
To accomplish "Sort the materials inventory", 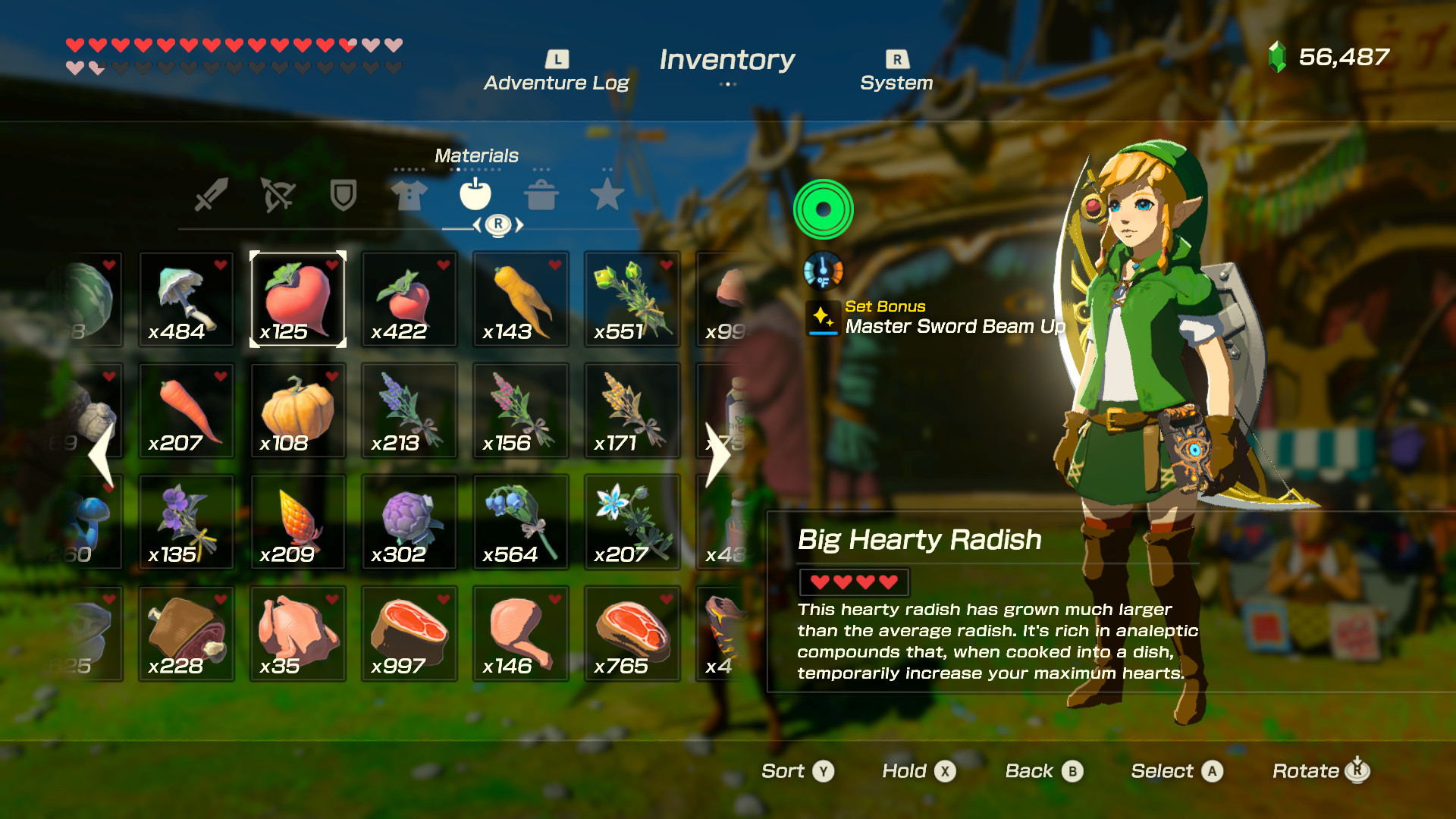I will (x=797, y=770).
